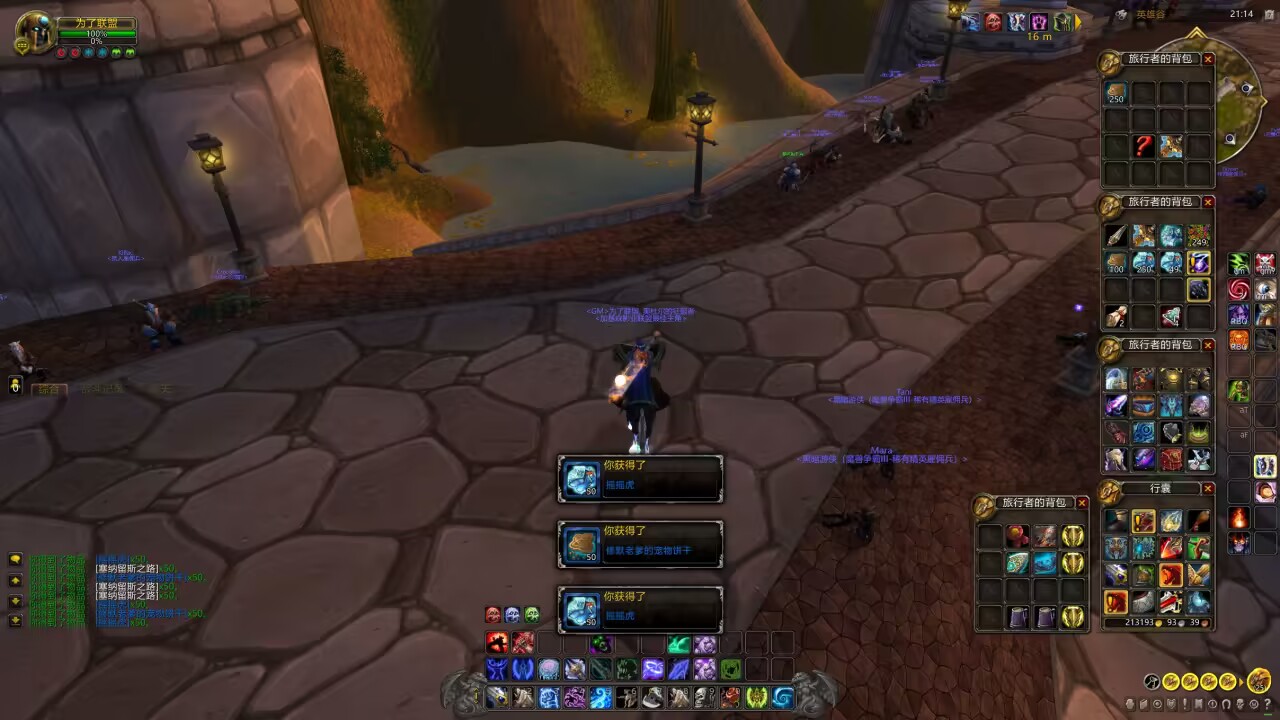Image resolution: width=1280 pixels, height=720 pixels.
Task: Click the green skull pet stance icon
Action: coord(532,614)
